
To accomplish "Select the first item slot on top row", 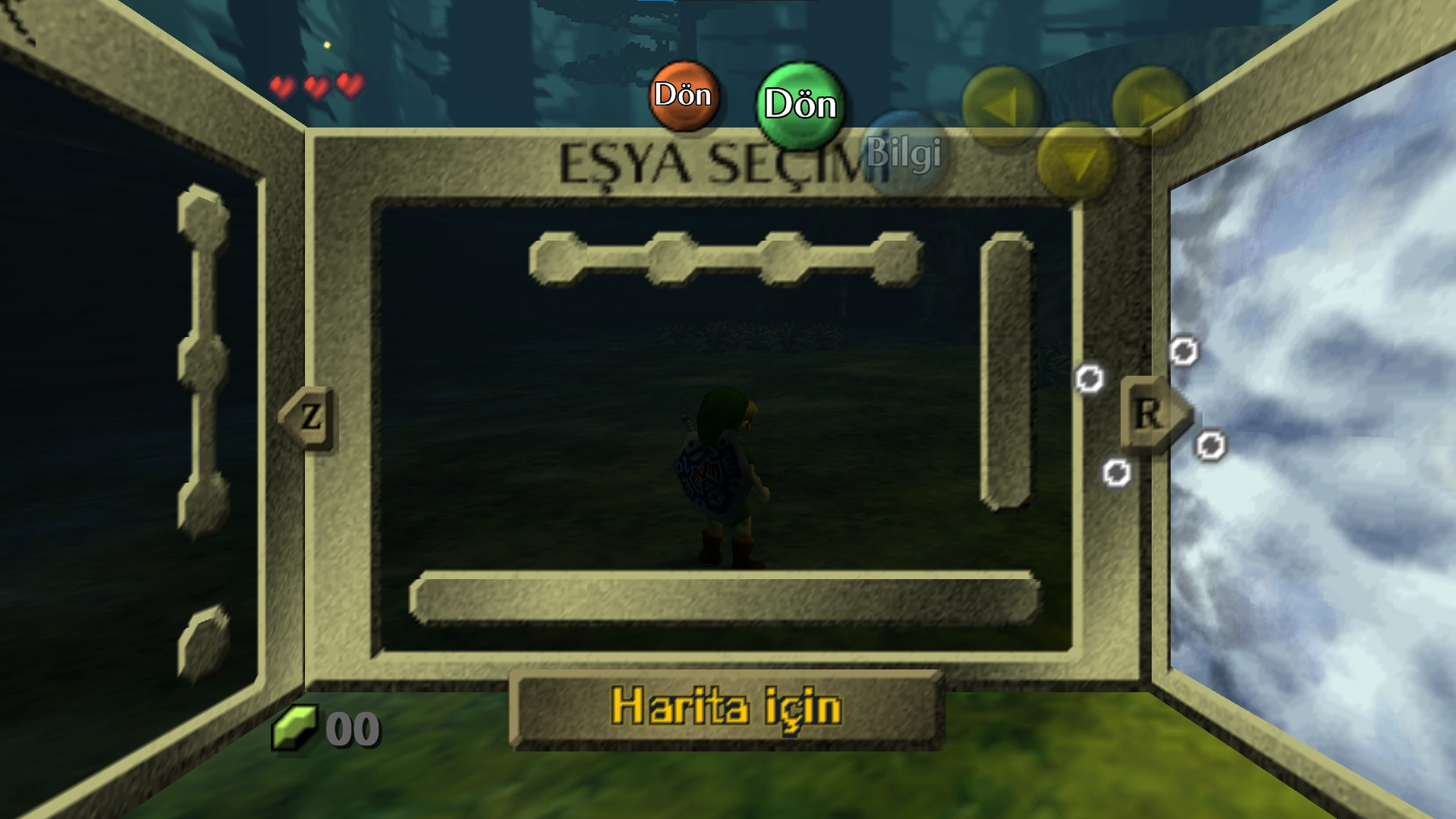I will click(558, 258).
